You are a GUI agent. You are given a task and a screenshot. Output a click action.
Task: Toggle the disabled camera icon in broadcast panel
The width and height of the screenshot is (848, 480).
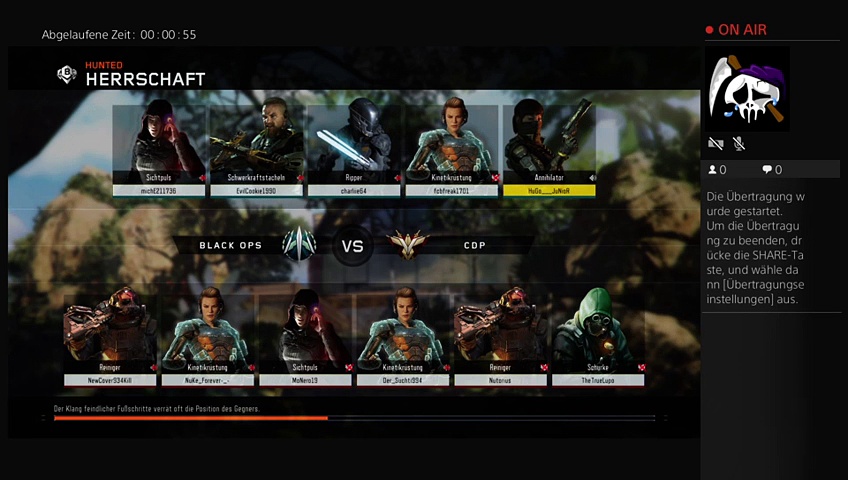[715, 144]
